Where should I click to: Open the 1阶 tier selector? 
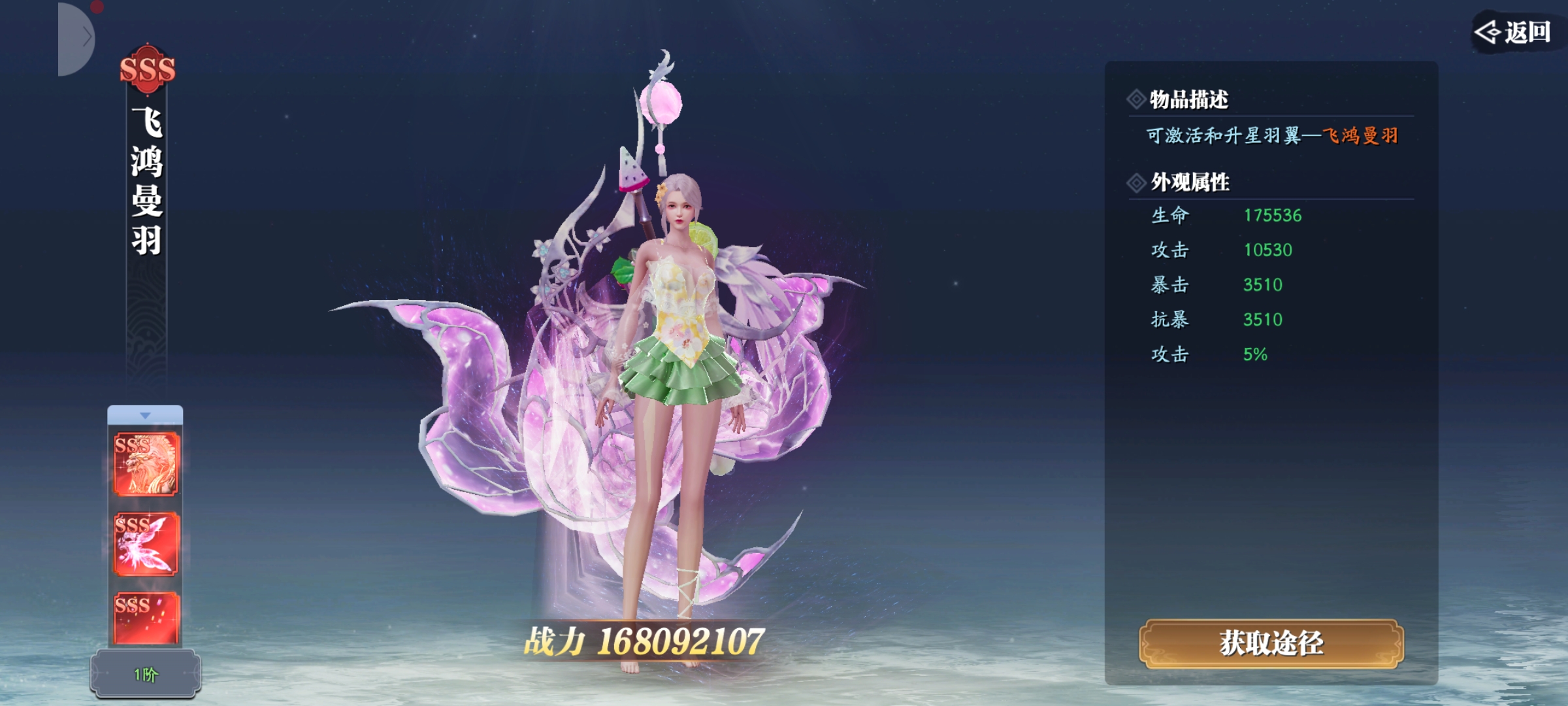click(x=146, y=674)
